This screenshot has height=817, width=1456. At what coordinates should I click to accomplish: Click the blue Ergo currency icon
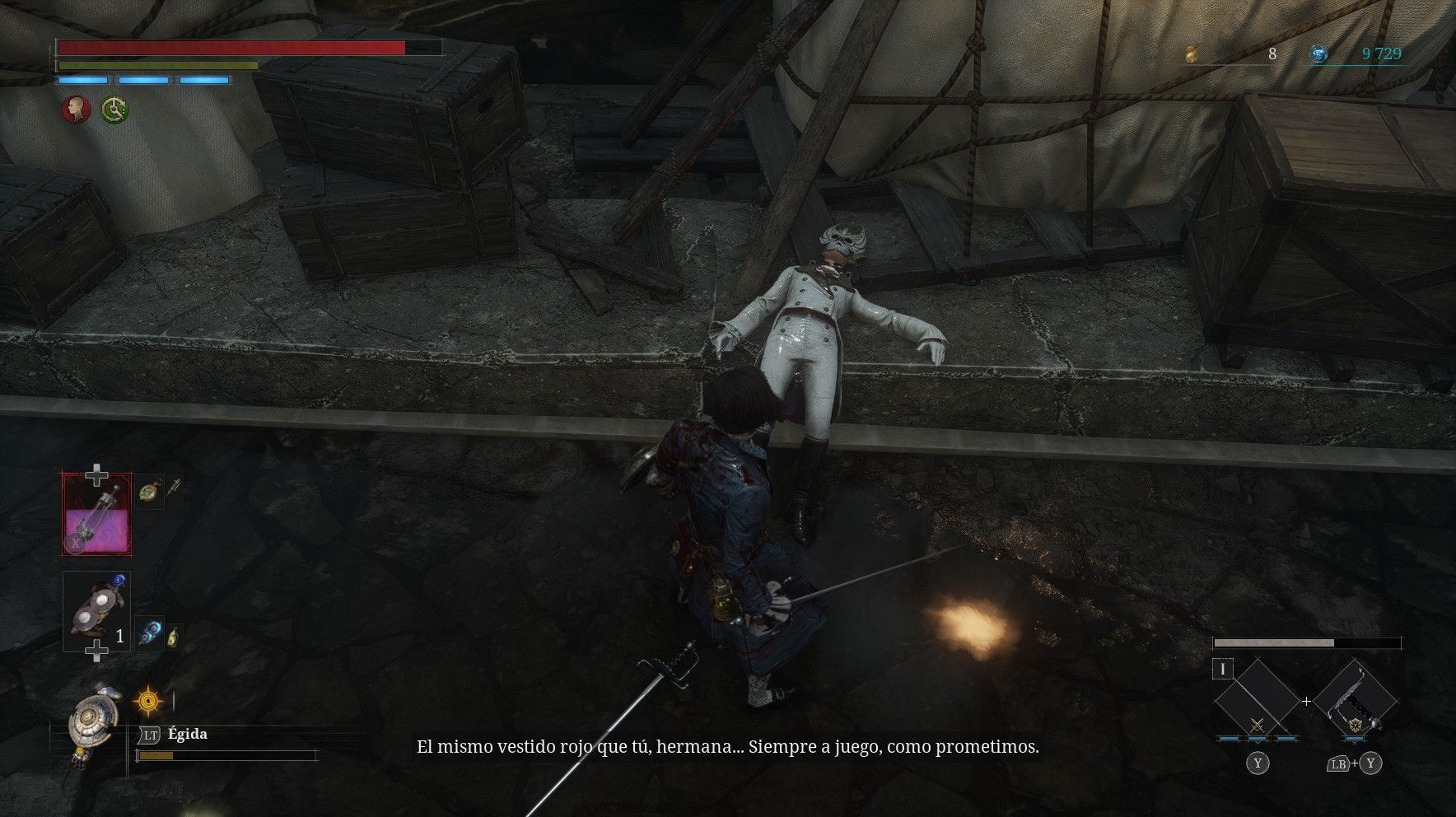(1319, 54)
